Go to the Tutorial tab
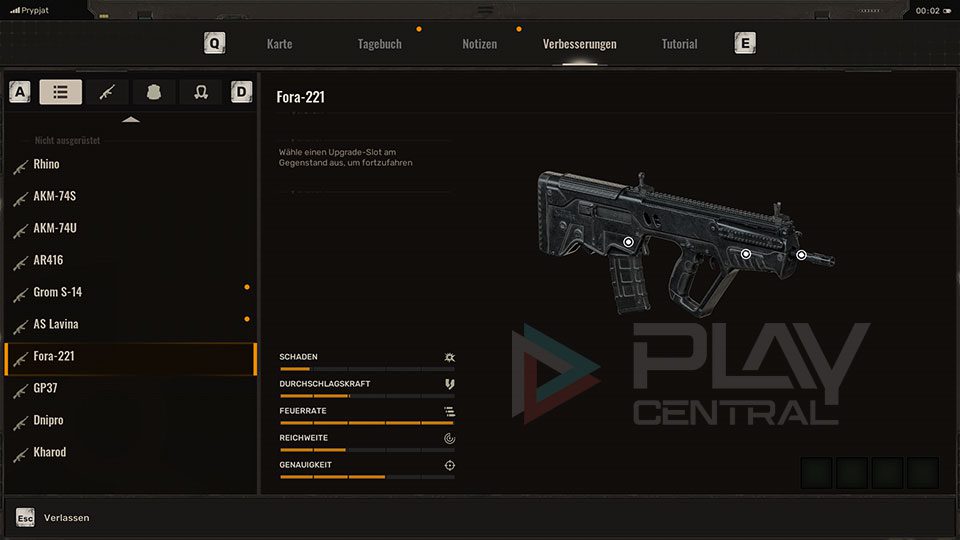The width and height of the screenshot is (960, 540). (x=679, y=44)
